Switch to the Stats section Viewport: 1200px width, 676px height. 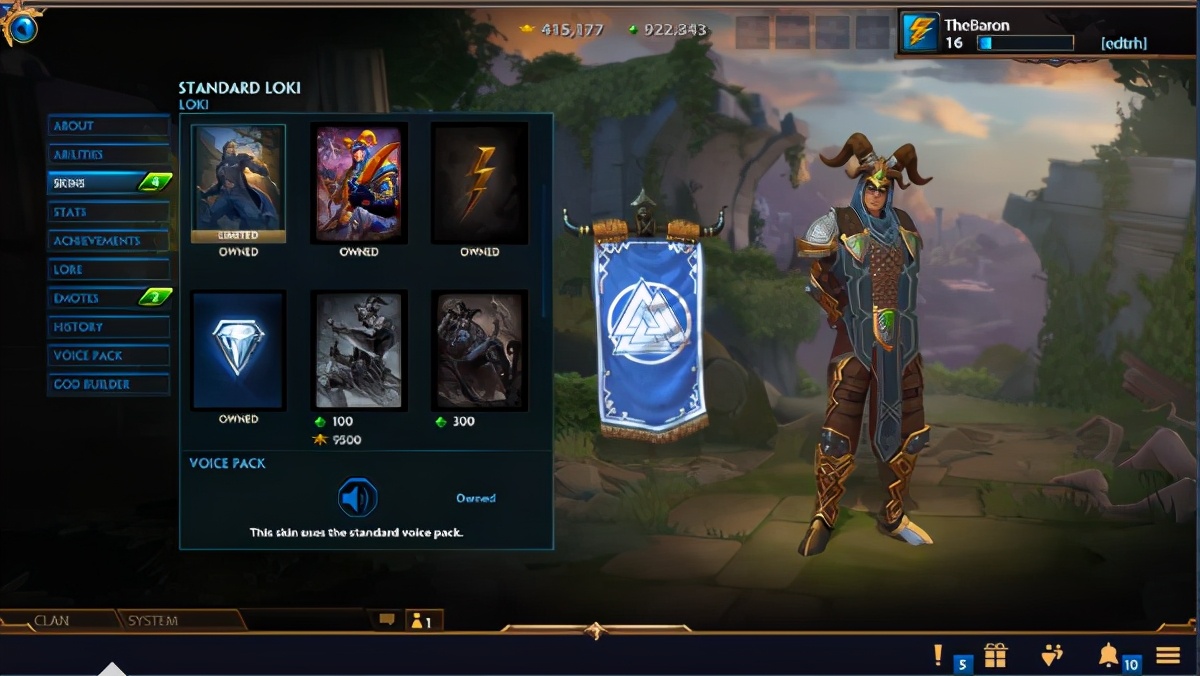coord(108,212)
